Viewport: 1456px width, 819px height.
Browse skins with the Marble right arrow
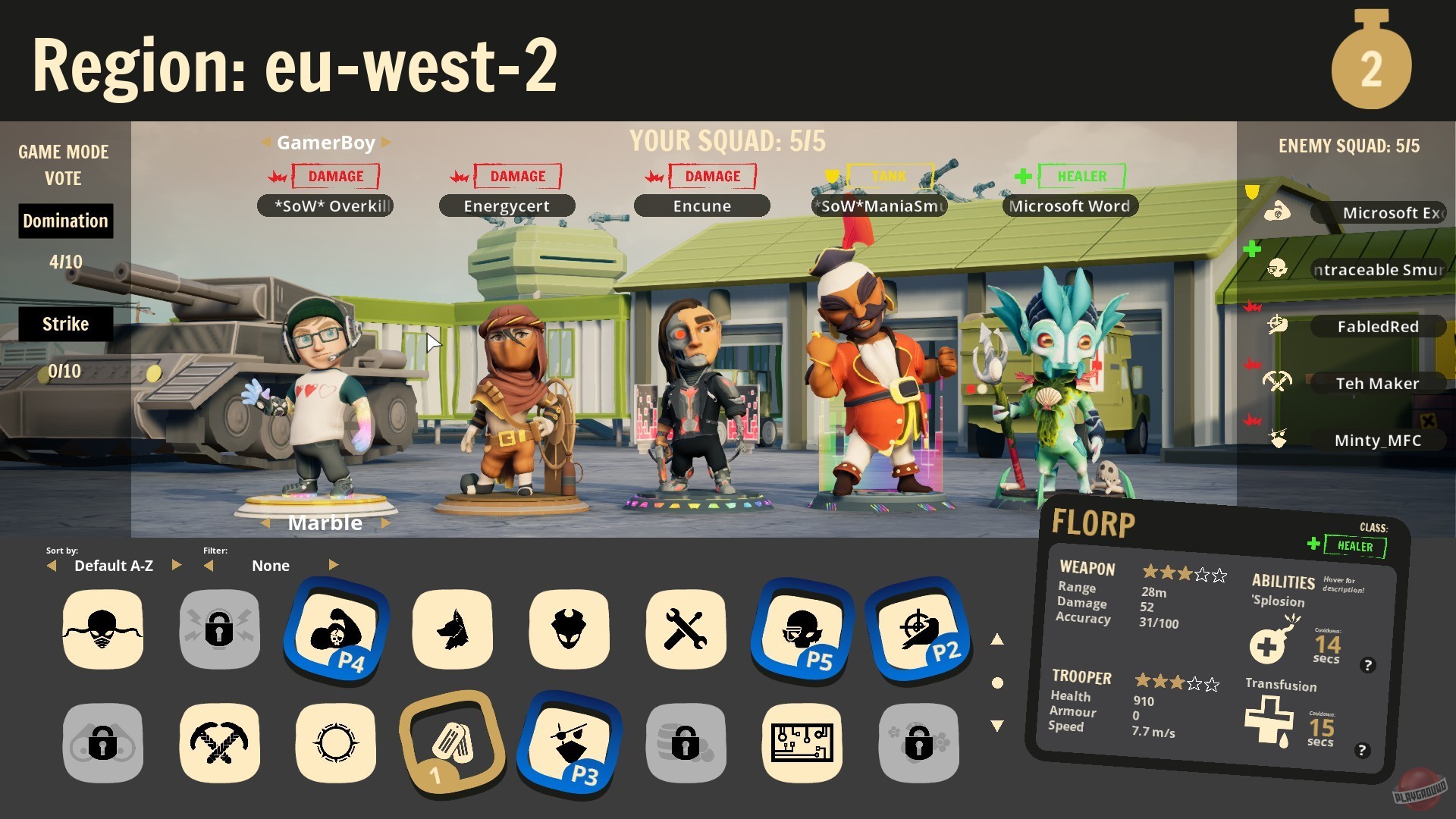(x=387, y=522)
